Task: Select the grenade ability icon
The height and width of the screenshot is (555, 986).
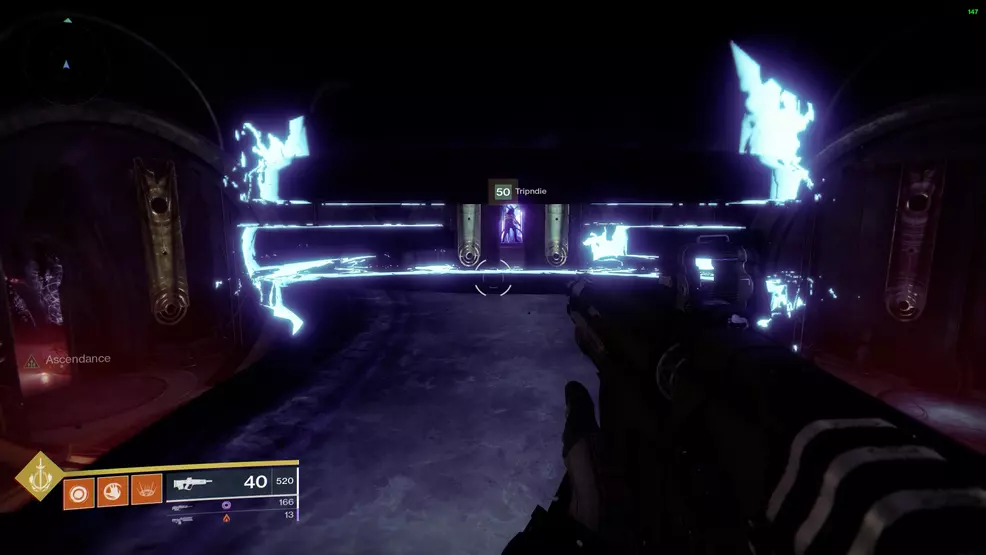Action: tap(79, 490)
